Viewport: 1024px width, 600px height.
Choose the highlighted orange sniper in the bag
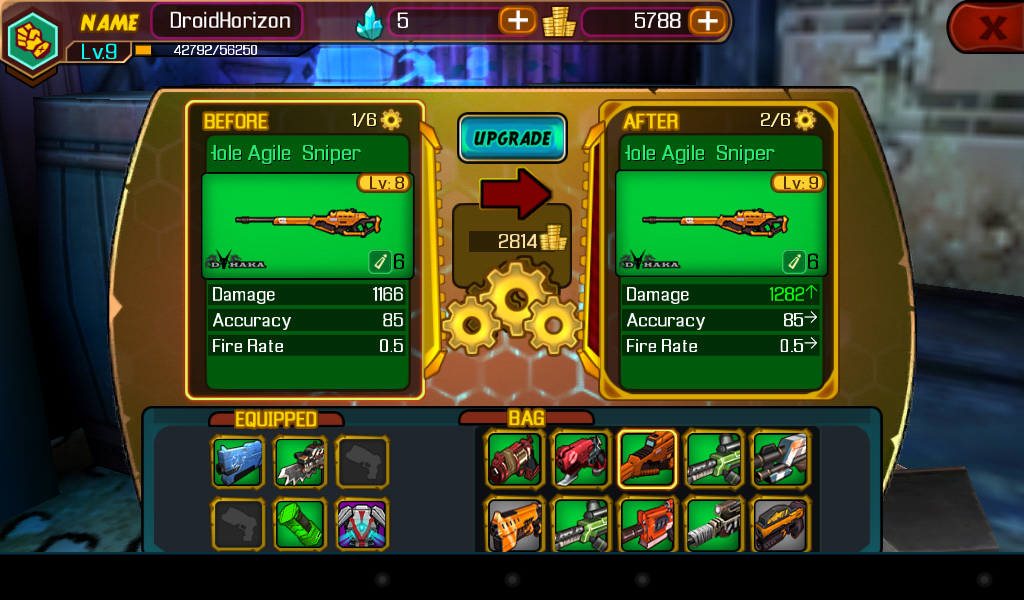point(647,459)
